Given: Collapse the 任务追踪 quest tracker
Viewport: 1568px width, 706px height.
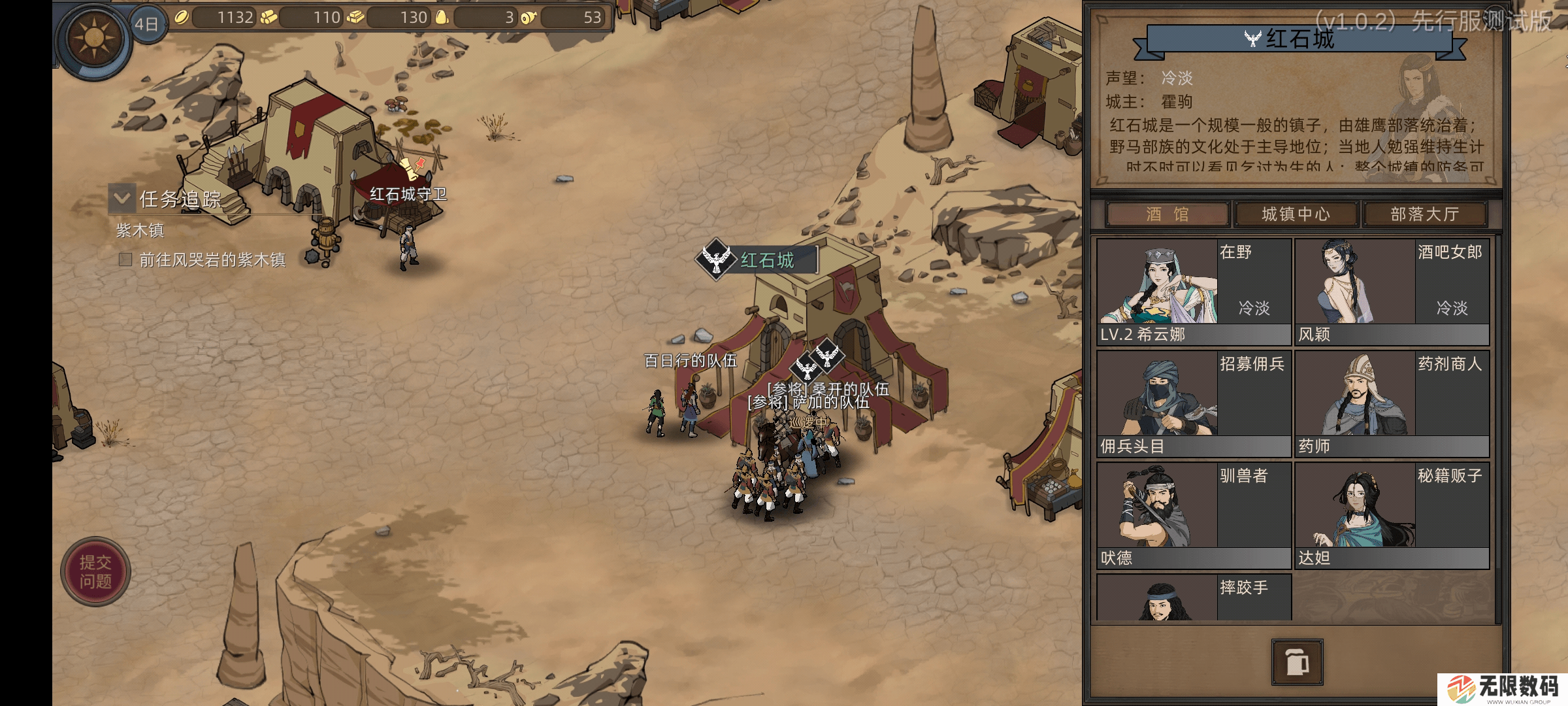Looking at the screenshot, I should [122, 197].
